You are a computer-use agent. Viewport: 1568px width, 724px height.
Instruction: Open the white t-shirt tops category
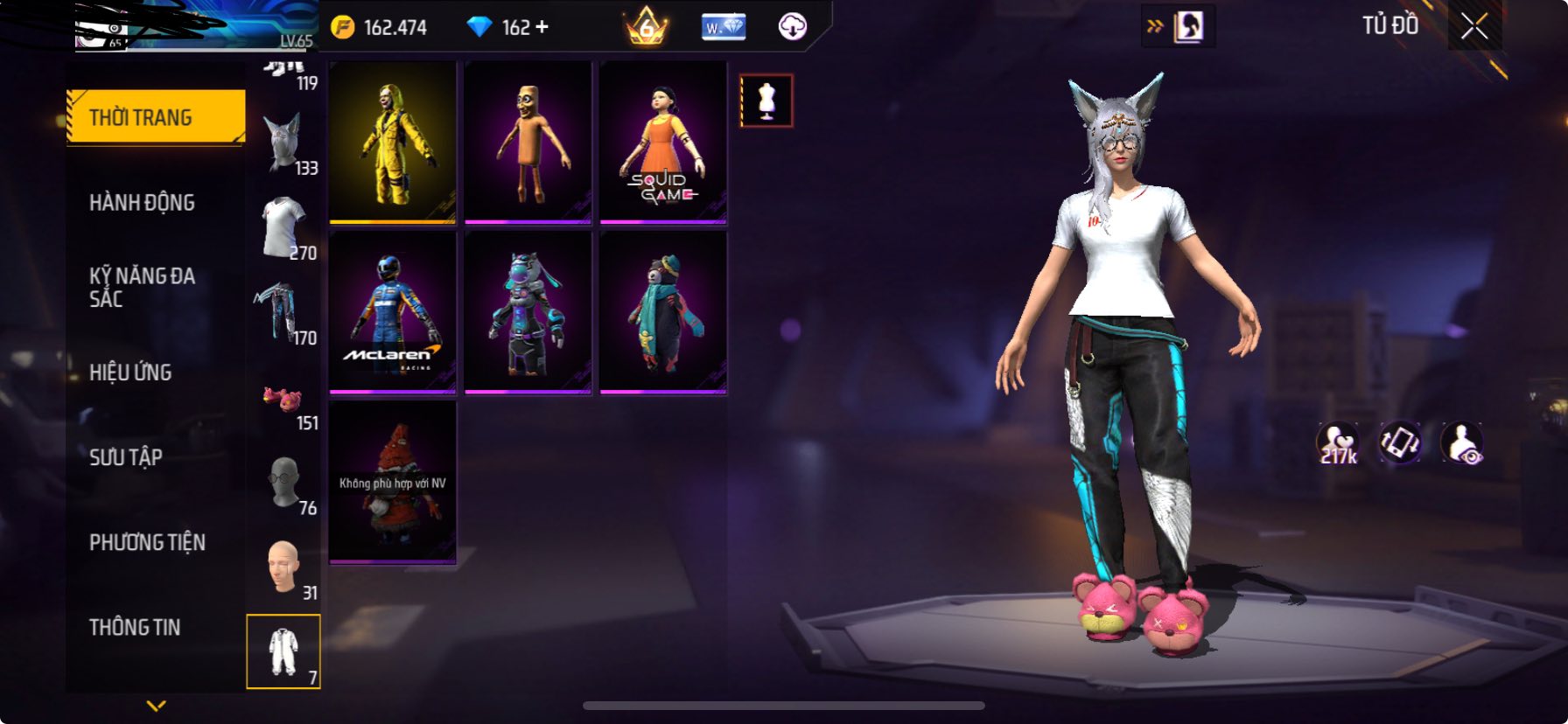pos(285,226)
